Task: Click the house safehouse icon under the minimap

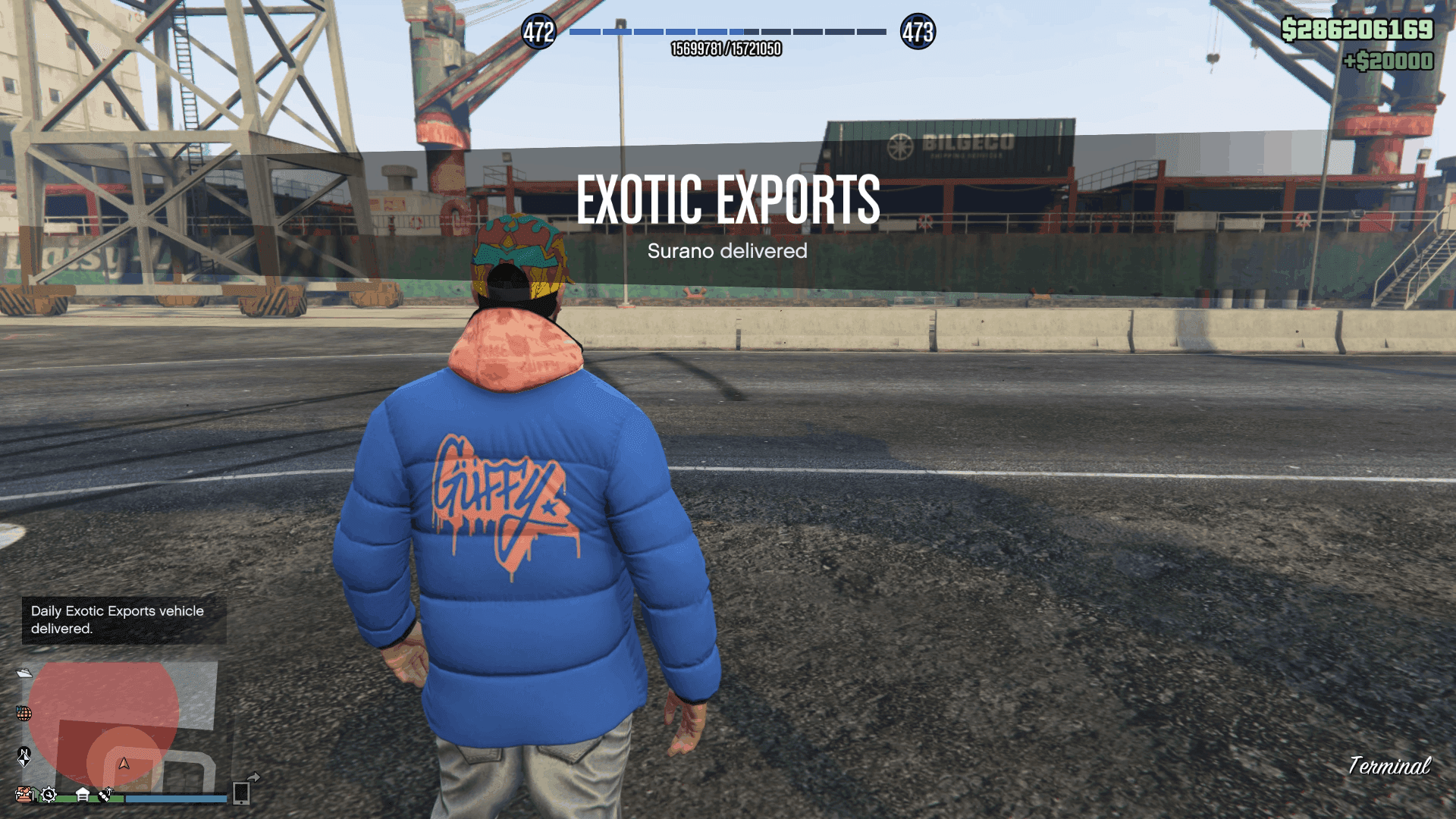Action: pos(83,795)
